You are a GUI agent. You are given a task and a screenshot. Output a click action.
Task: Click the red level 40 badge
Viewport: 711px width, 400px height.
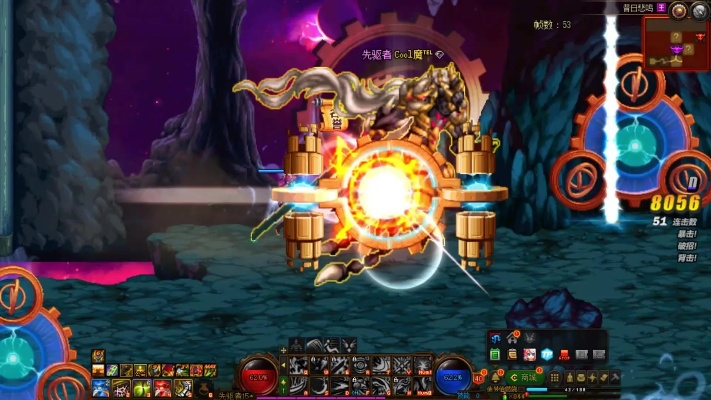point(478,377)
